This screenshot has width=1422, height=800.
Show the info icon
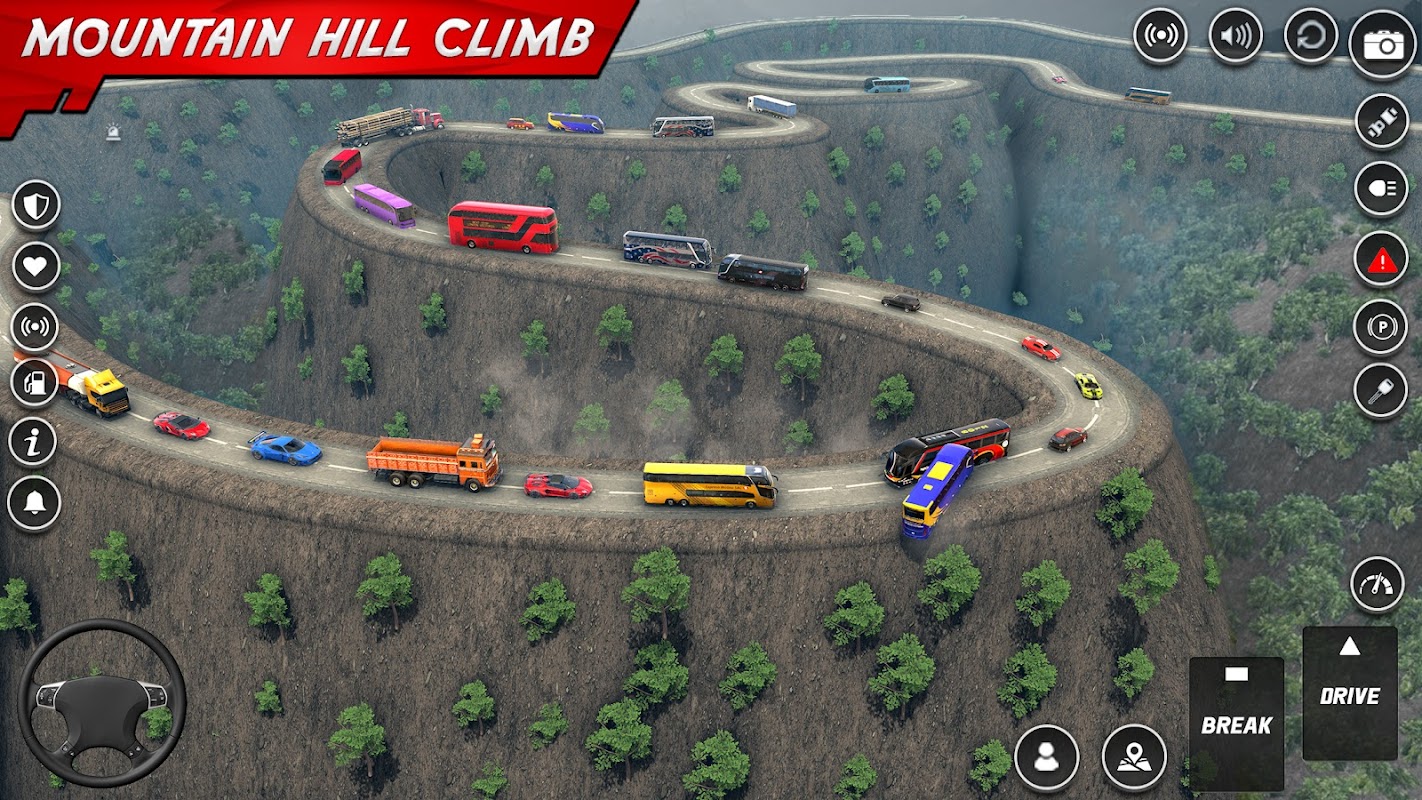[33, 442]
